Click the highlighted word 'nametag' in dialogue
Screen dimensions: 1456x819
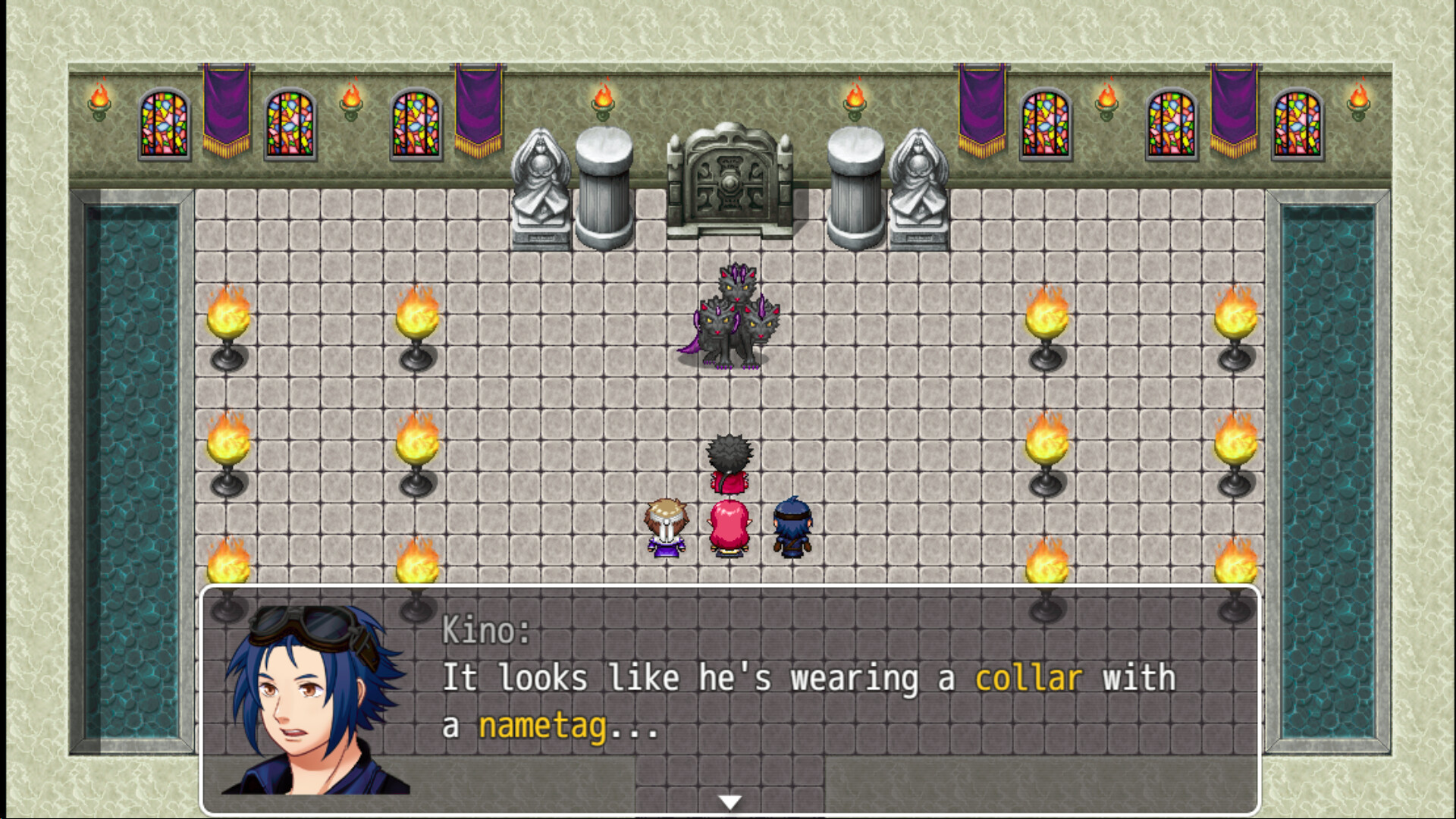(x=544, y=726)
